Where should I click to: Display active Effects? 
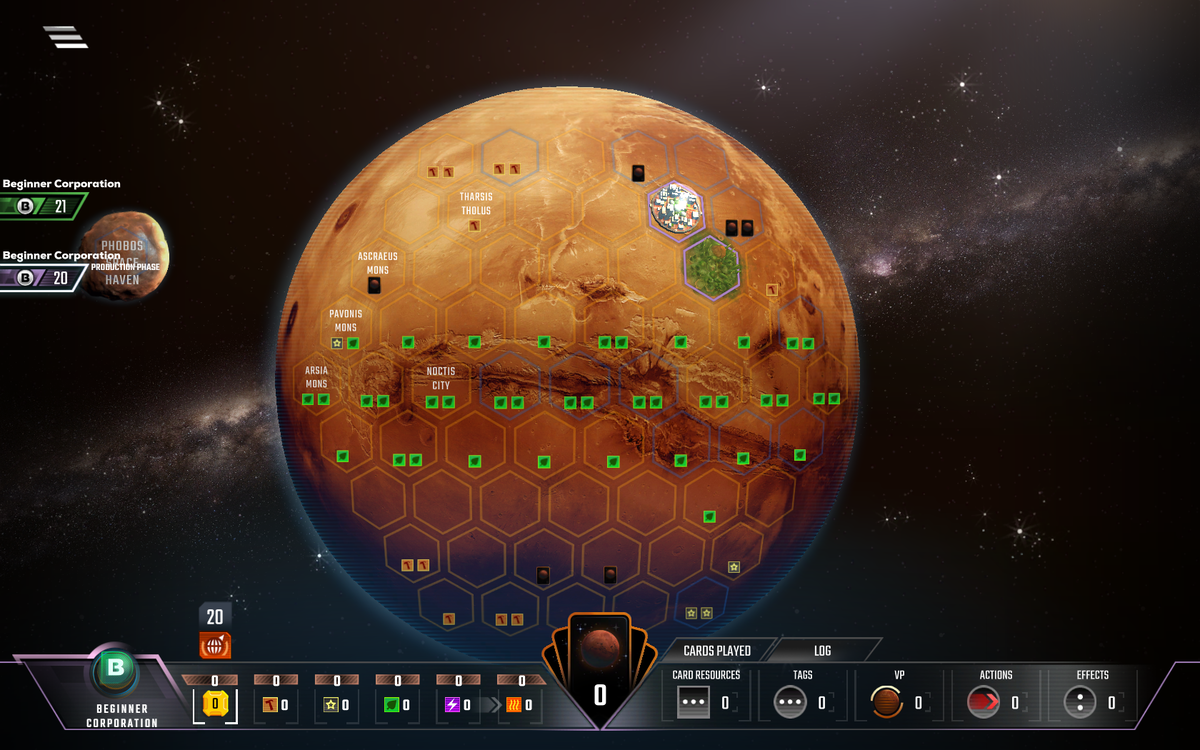1080,702
